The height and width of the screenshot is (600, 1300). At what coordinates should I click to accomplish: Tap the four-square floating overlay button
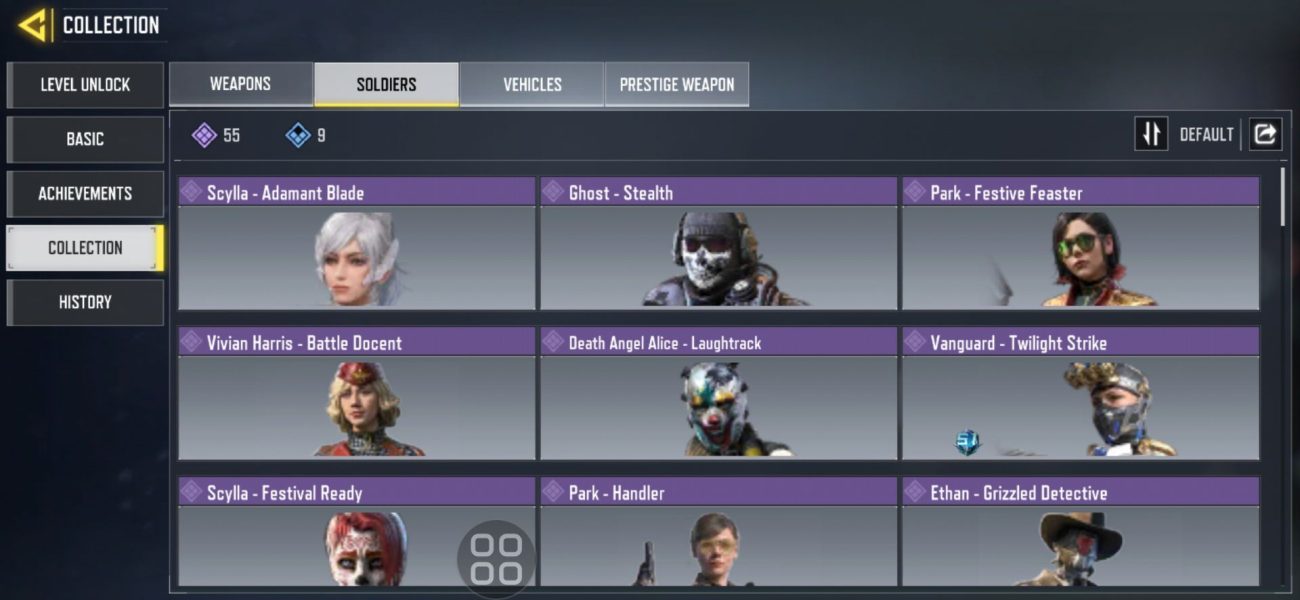pos(497,559)
